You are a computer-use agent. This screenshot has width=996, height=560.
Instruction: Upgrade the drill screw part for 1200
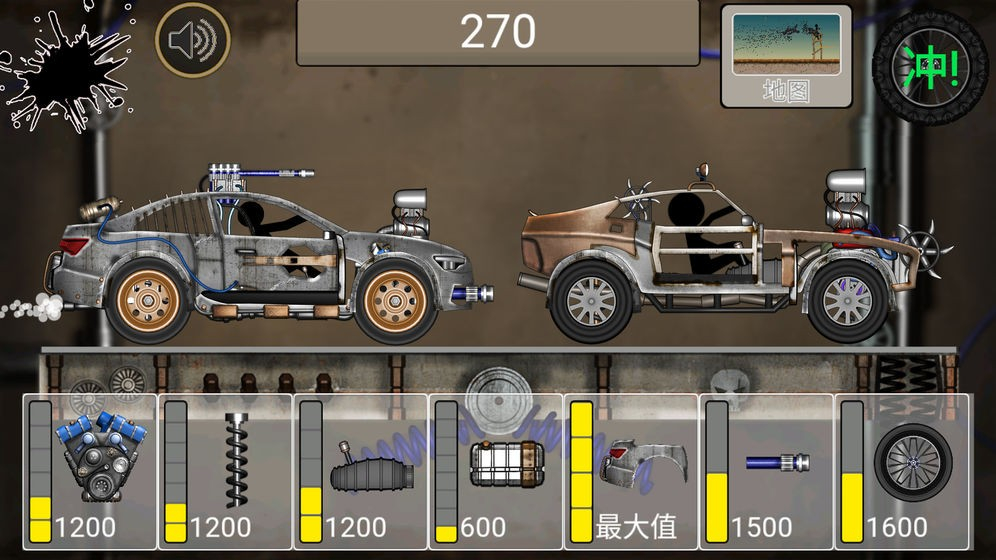[x=226, y=471]
